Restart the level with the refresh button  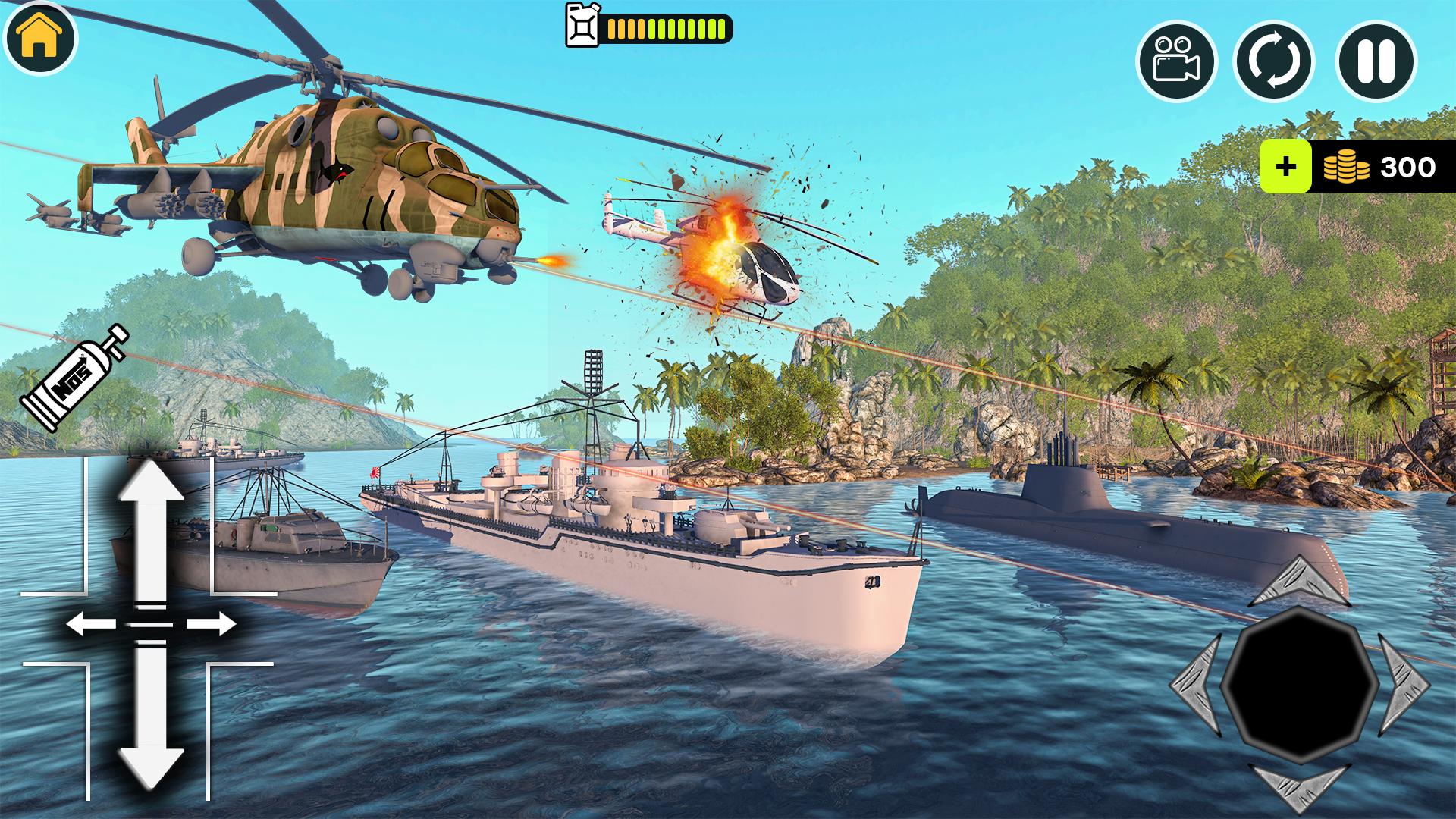(1274, 61)
